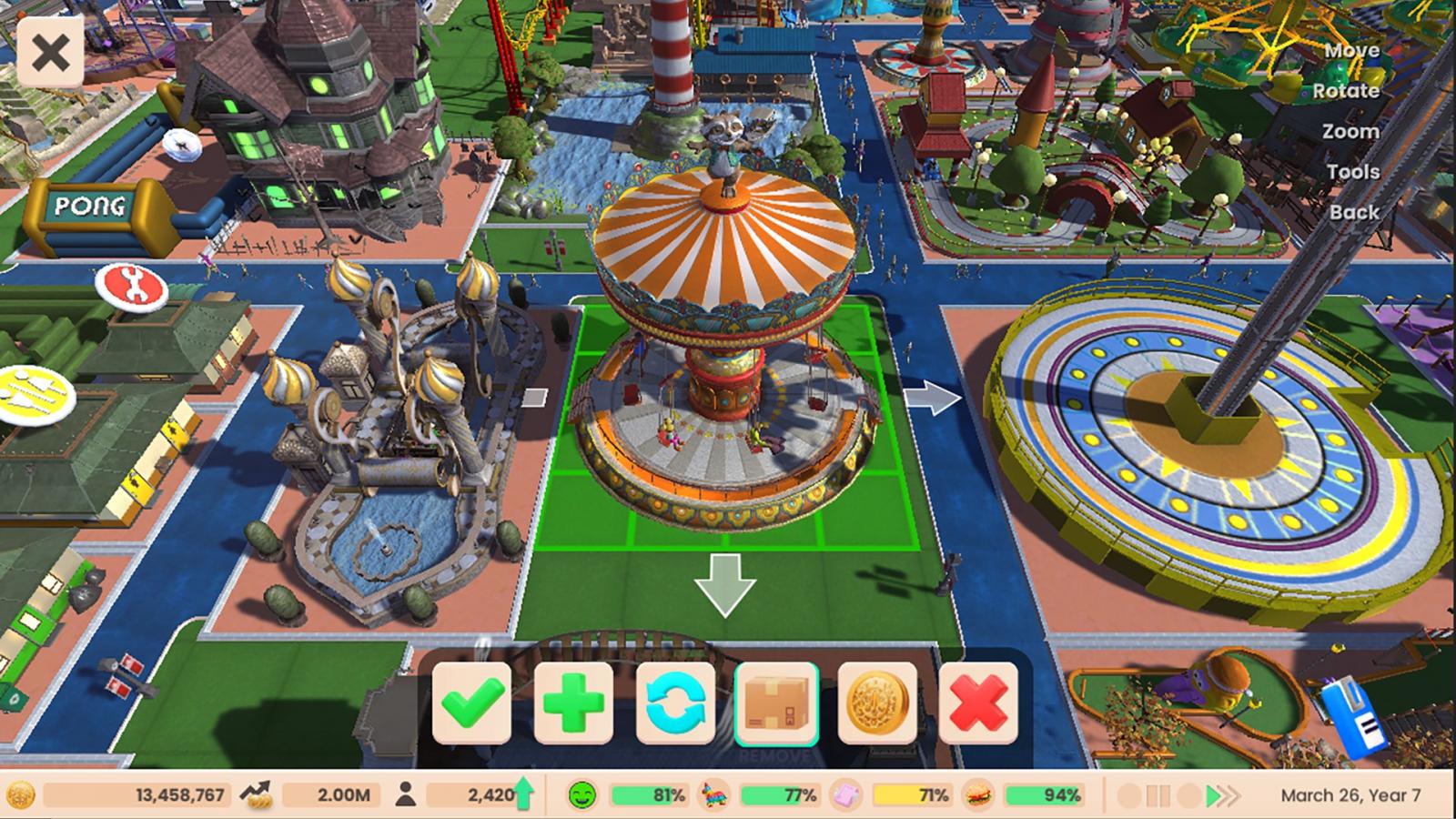Rotate the ride with the blue arrows button
This screenshot has width=1456, height=819.
[675, 703]
